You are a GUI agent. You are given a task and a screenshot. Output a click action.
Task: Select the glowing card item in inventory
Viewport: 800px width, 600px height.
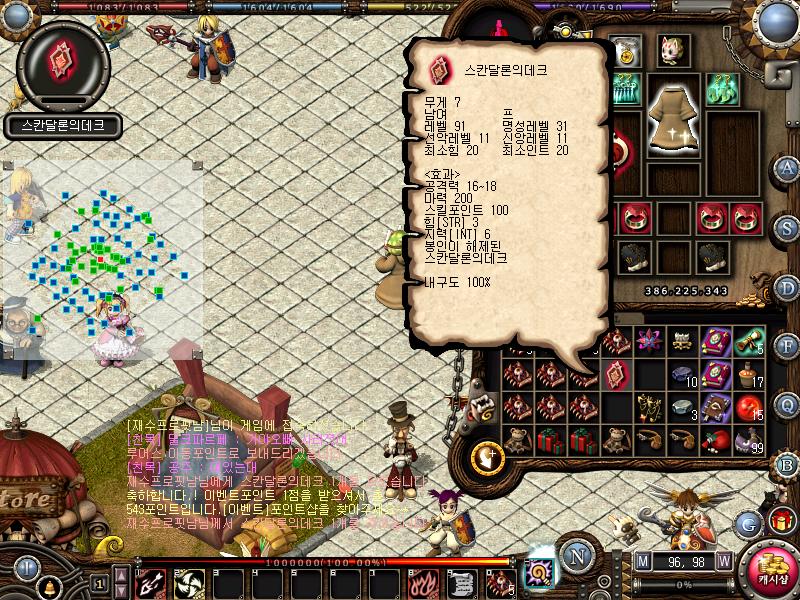pos(616,374)
